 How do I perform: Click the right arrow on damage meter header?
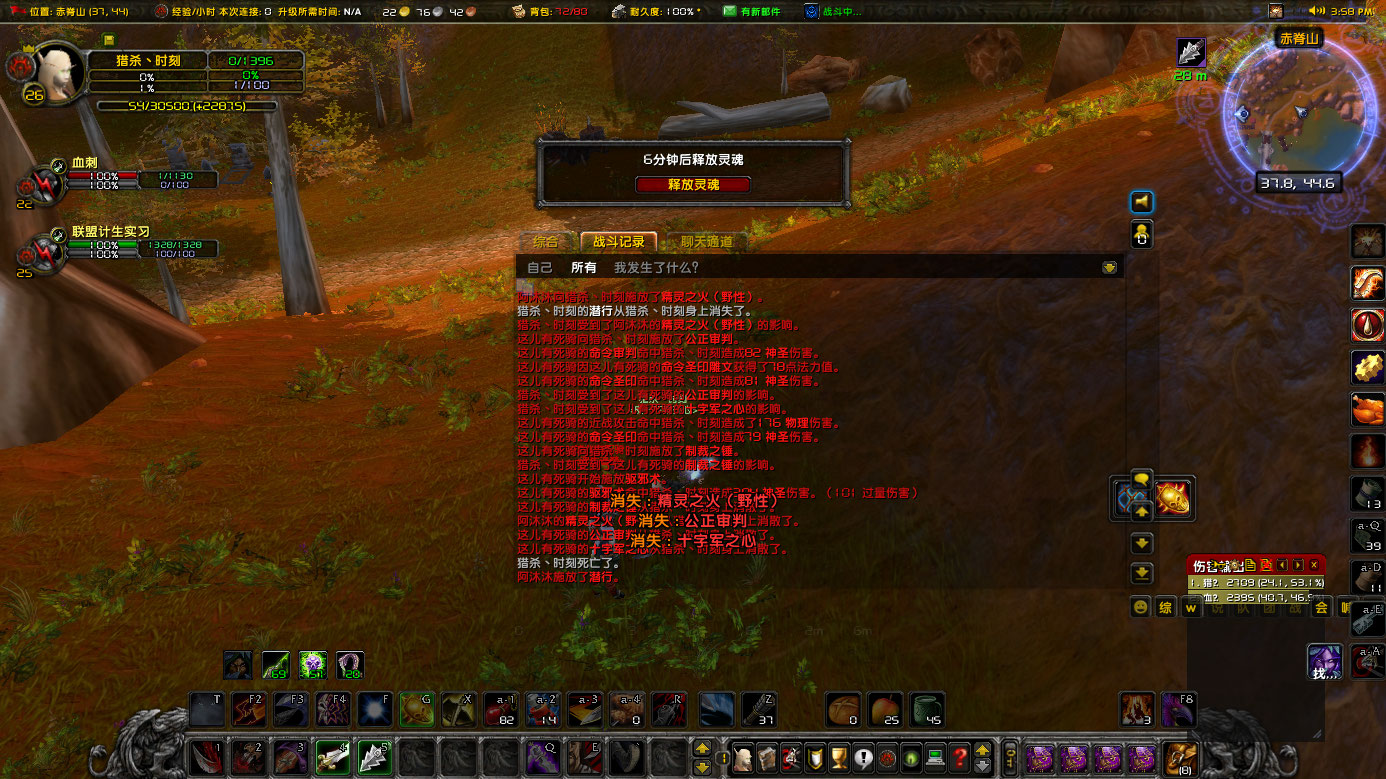[1296, 565]
